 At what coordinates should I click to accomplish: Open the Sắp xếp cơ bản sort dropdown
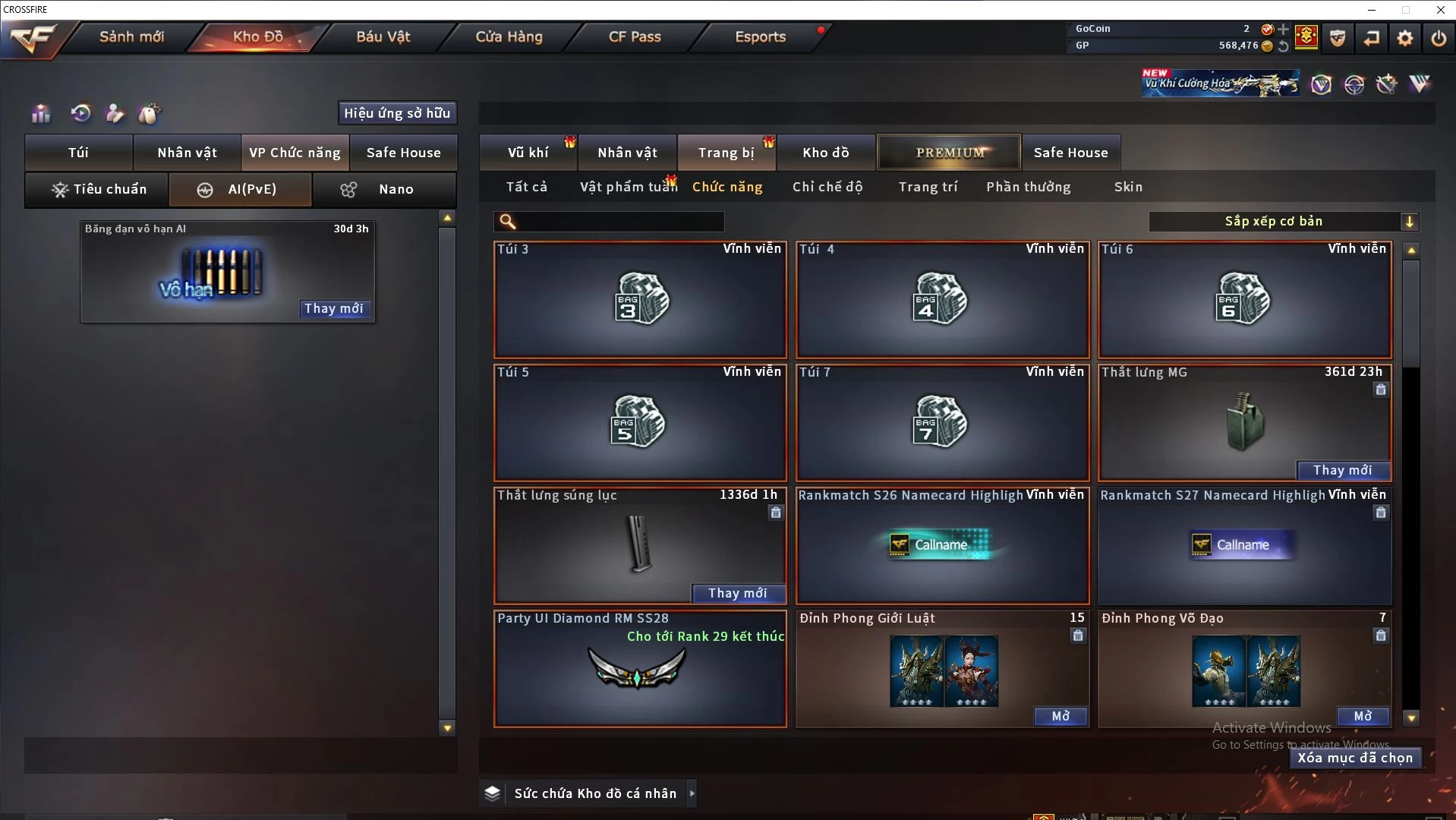pyautogui.click(x=1283, y=222)
